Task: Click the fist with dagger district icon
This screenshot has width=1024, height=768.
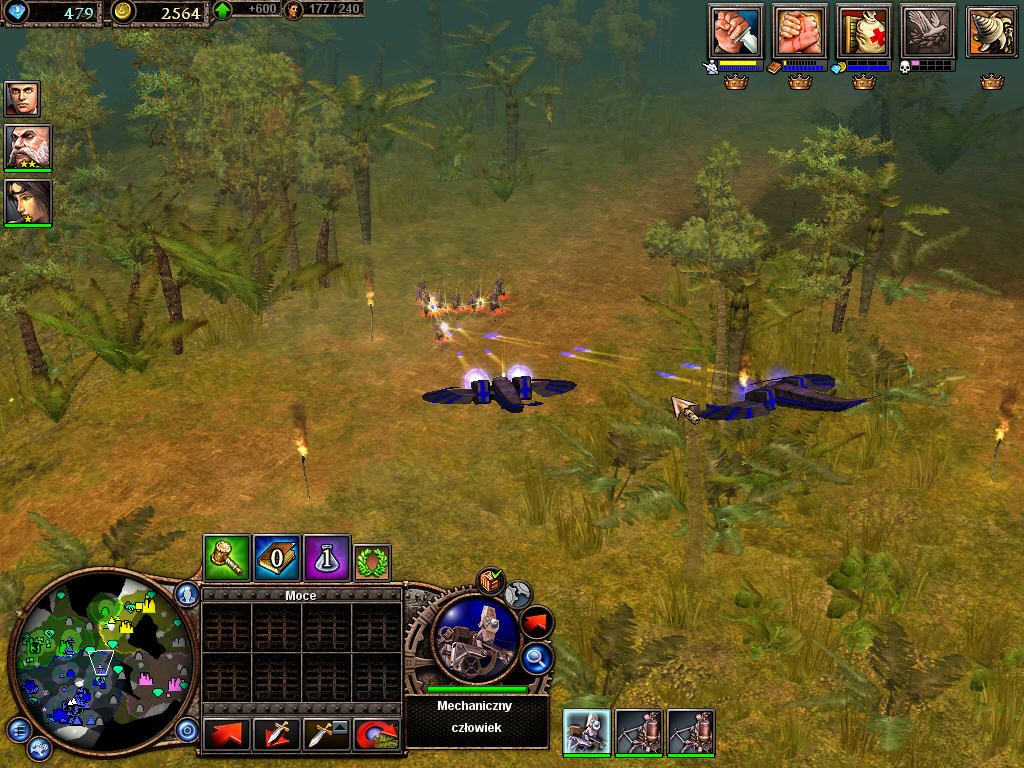Action: [735, 32]
